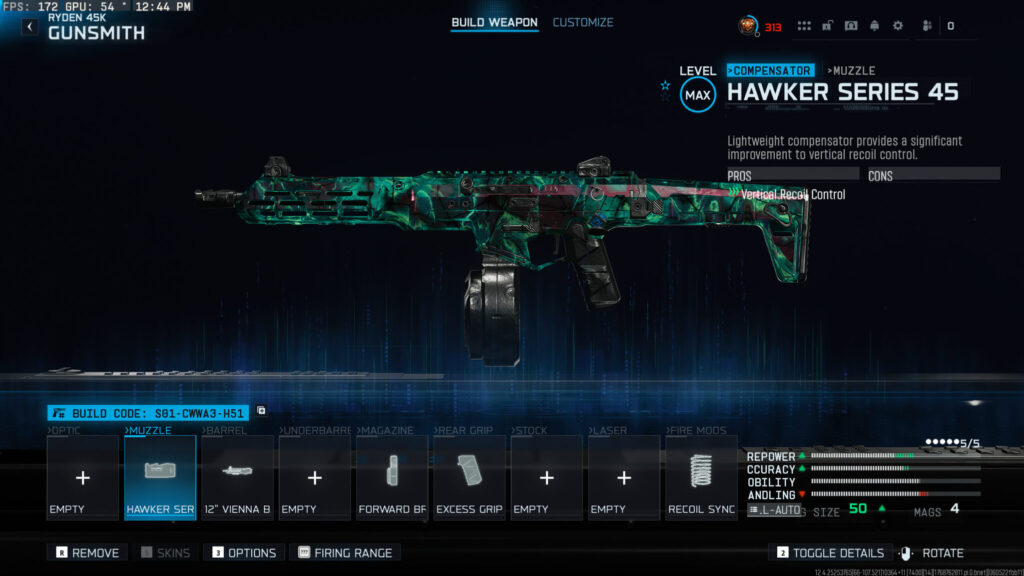Pick the Excess Grip rear grip slot
This screenshot has height=576, width=1024.
pyautogui.click(x=469, y=478)
